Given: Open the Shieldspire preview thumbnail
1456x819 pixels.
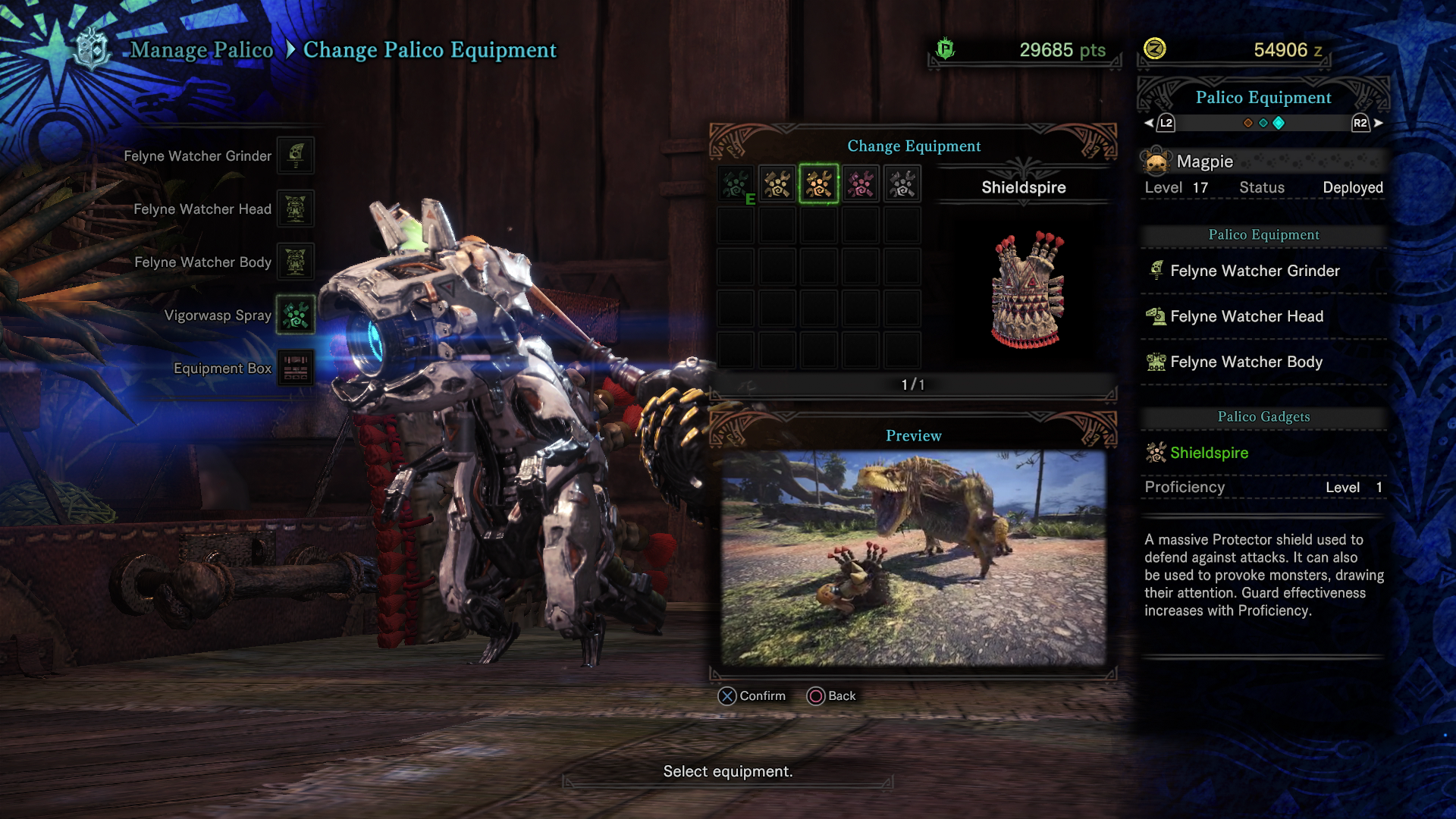Looking at the screenshot, I should tap(913, 558).
